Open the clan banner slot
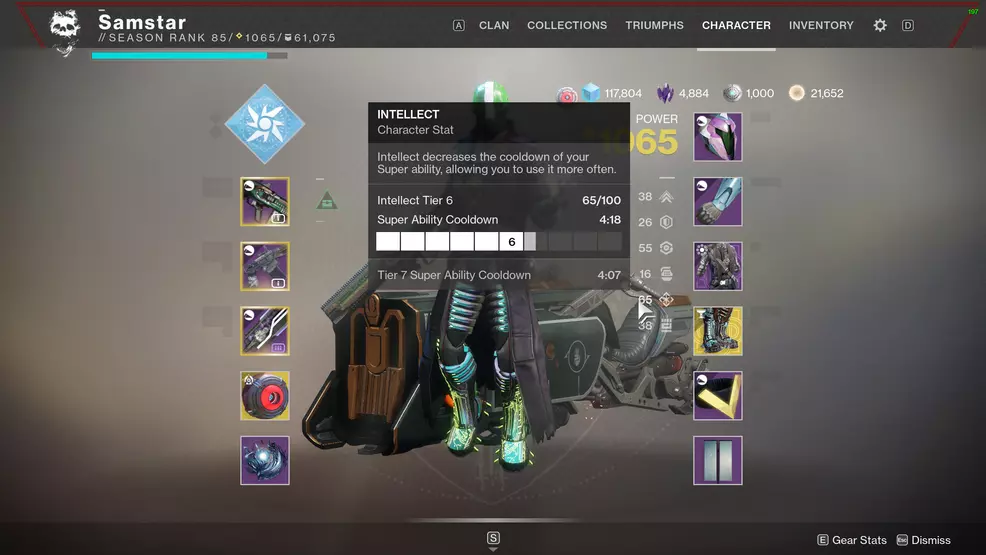986x555 pixels. point(718,461)
